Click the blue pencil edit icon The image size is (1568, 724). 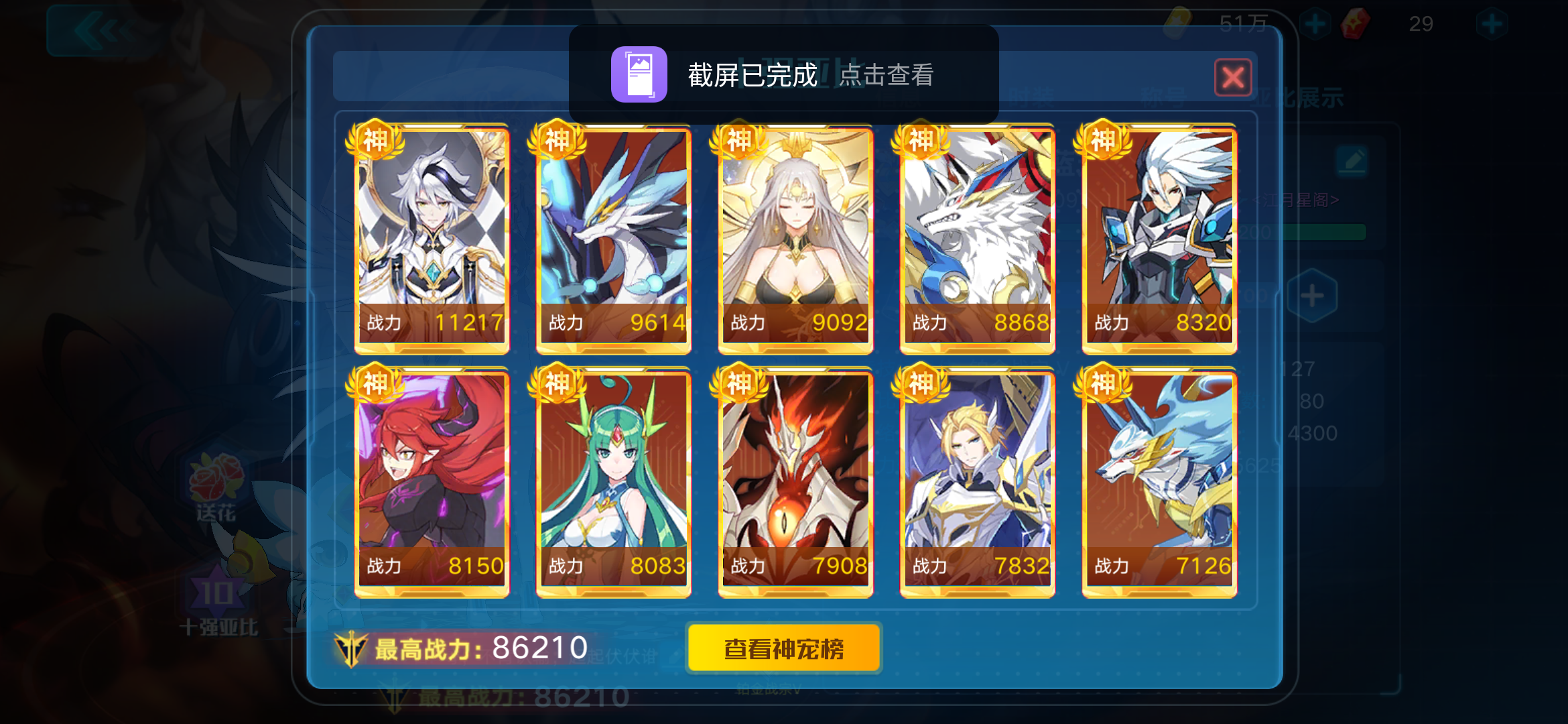[1352, 161]
